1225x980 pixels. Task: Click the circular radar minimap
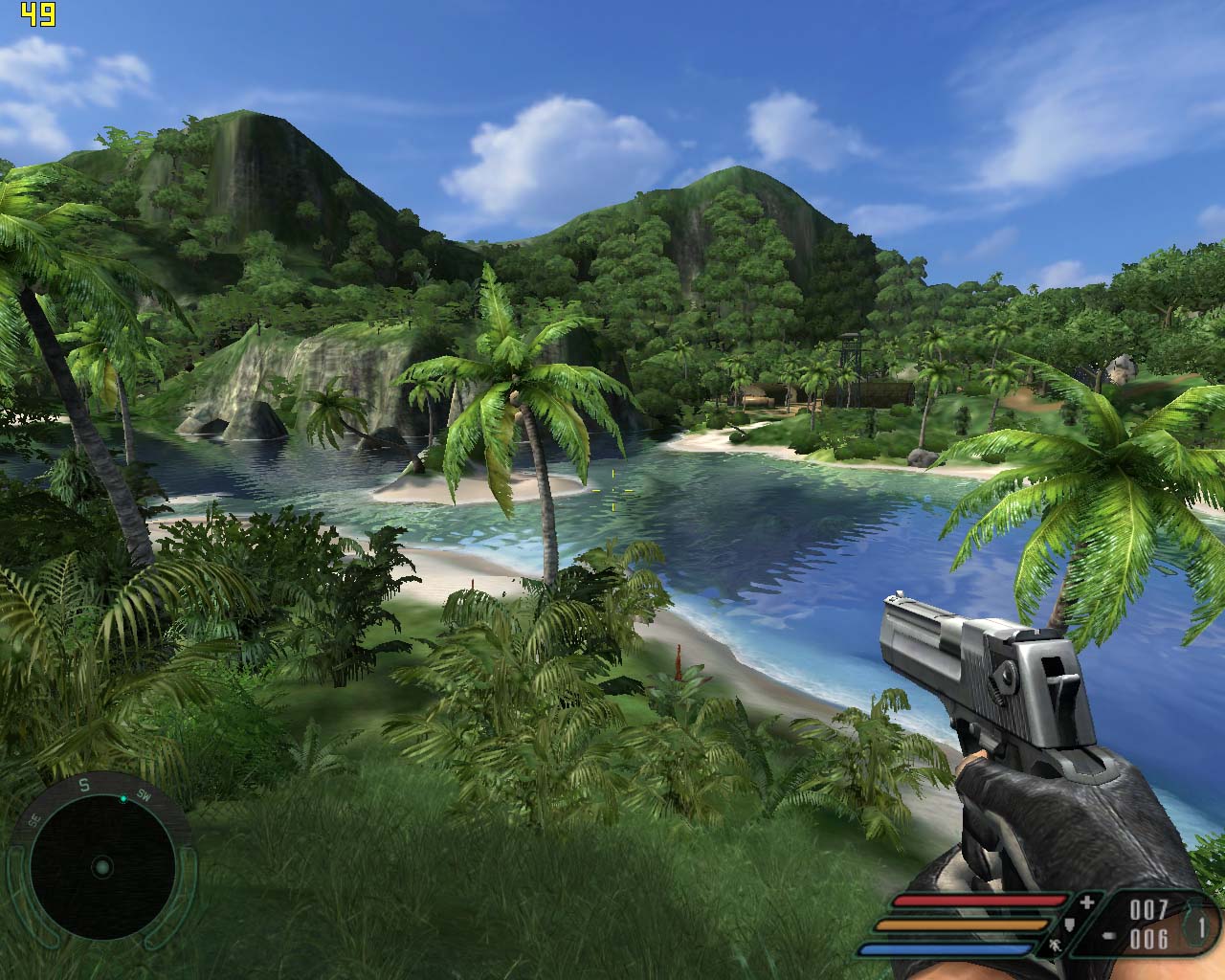[x=102, y=868]
